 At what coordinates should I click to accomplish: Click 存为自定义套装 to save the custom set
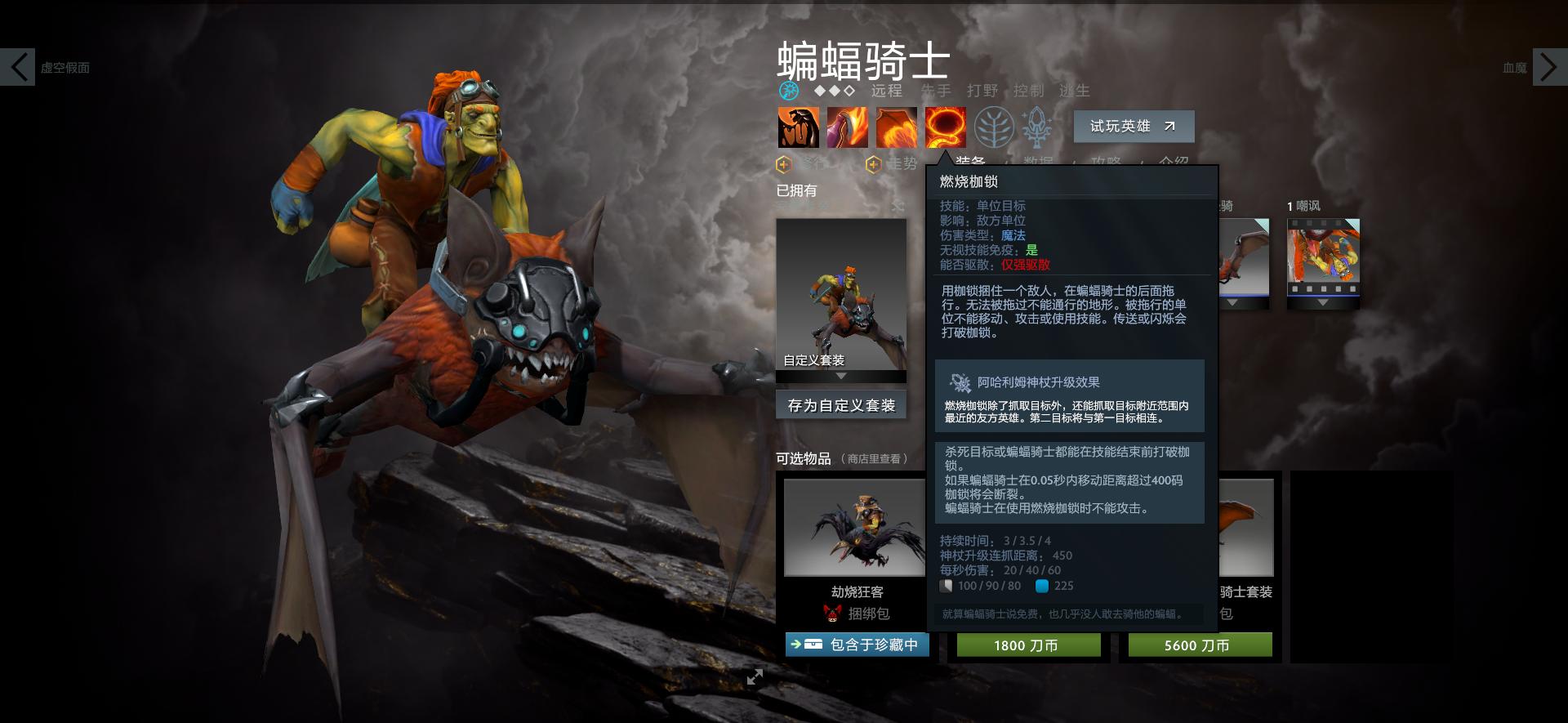click(x=840, y=404)
